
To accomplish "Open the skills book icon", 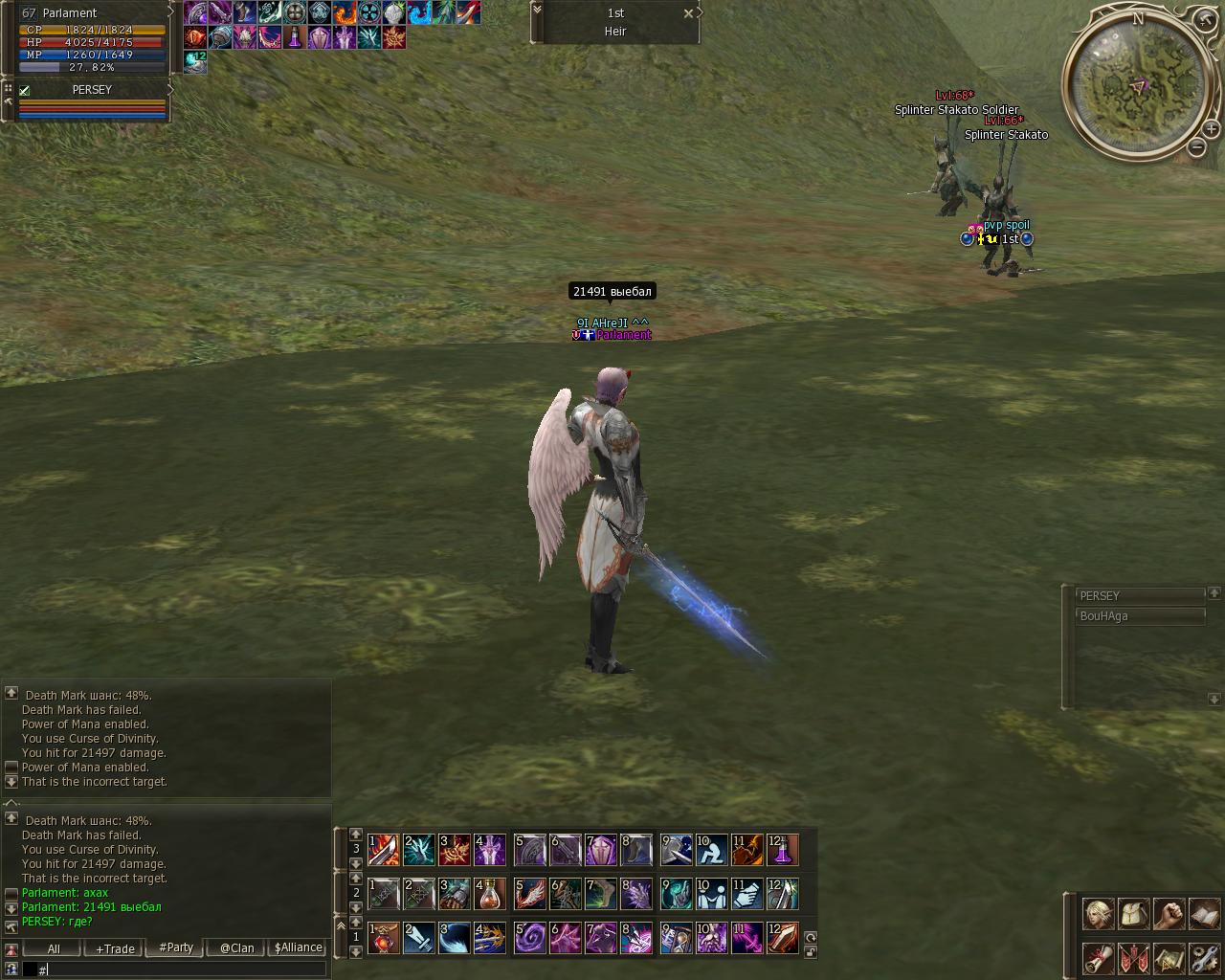I will coord(1204,914).
